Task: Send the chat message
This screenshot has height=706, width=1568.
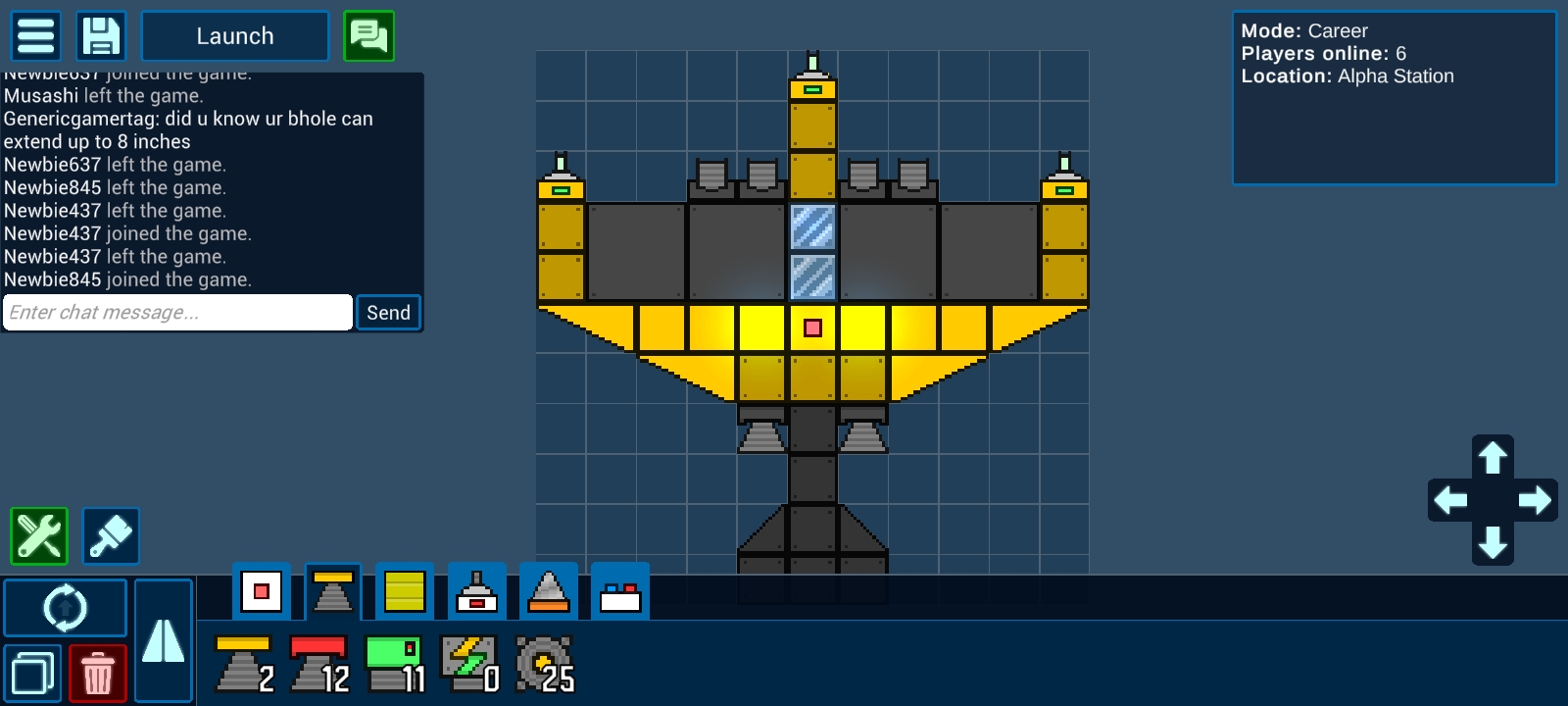Action: (x=388, y=313)
